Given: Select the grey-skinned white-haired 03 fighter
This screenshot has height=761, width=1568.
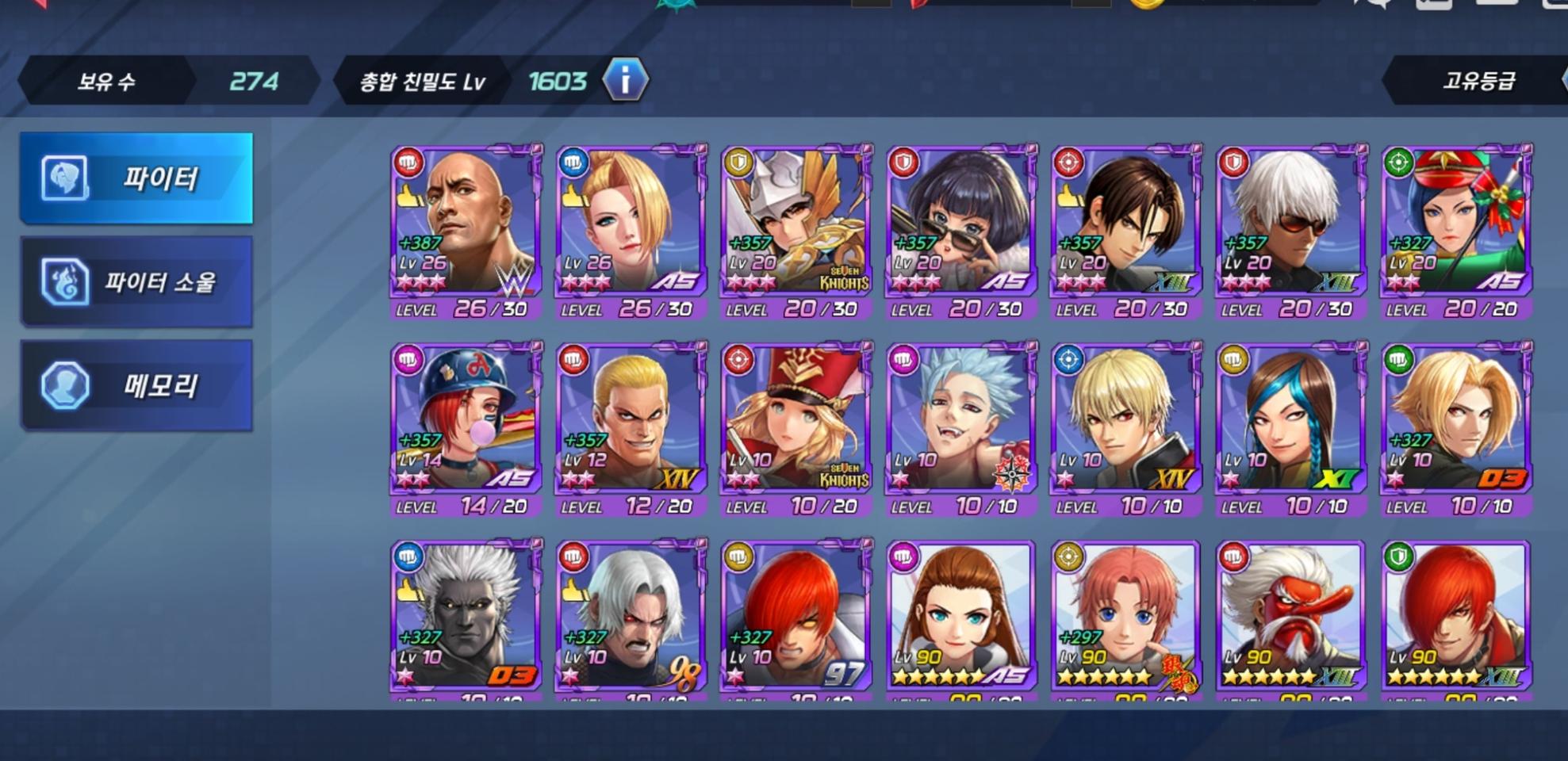Looking at the screenshot, I should (466, 615).
